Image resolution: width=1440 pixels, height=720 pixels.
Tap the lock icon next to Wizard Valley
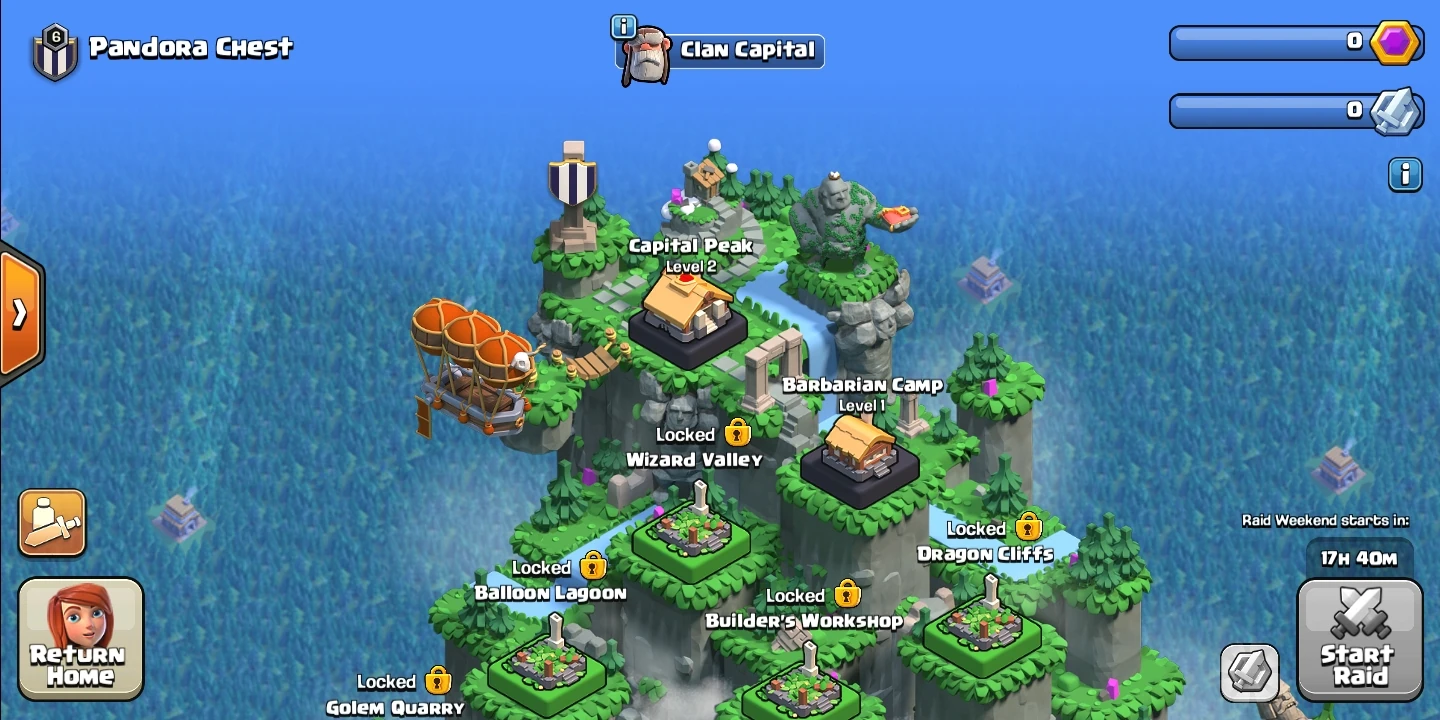[737, 433]
